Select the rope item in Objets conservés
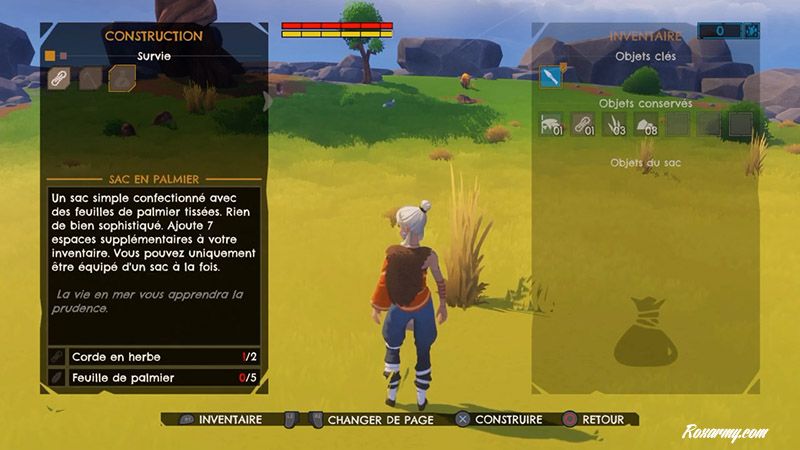The image size is (800, 450). point(584,124)
